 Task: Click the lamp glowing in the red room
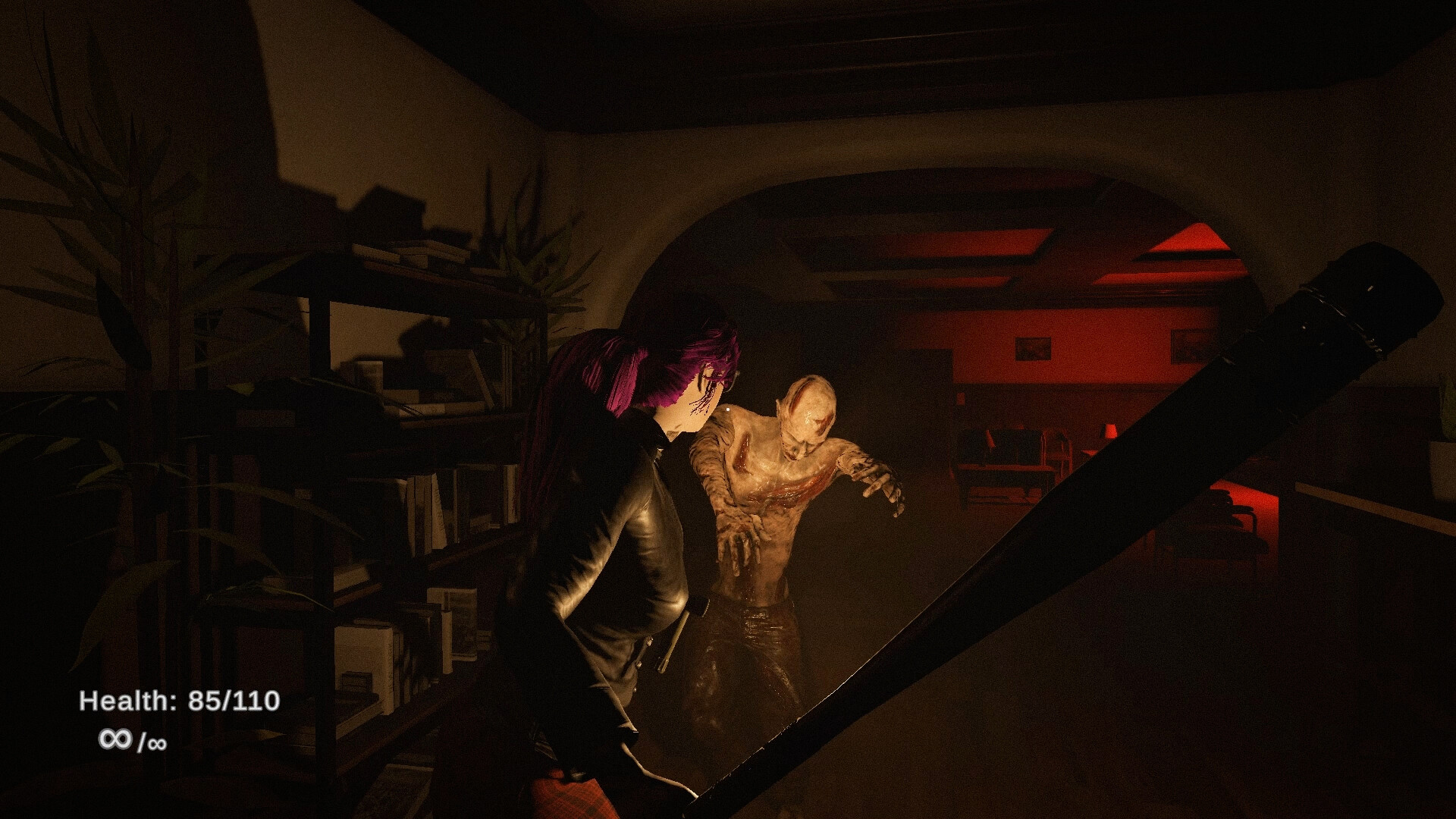[1110, 431]
